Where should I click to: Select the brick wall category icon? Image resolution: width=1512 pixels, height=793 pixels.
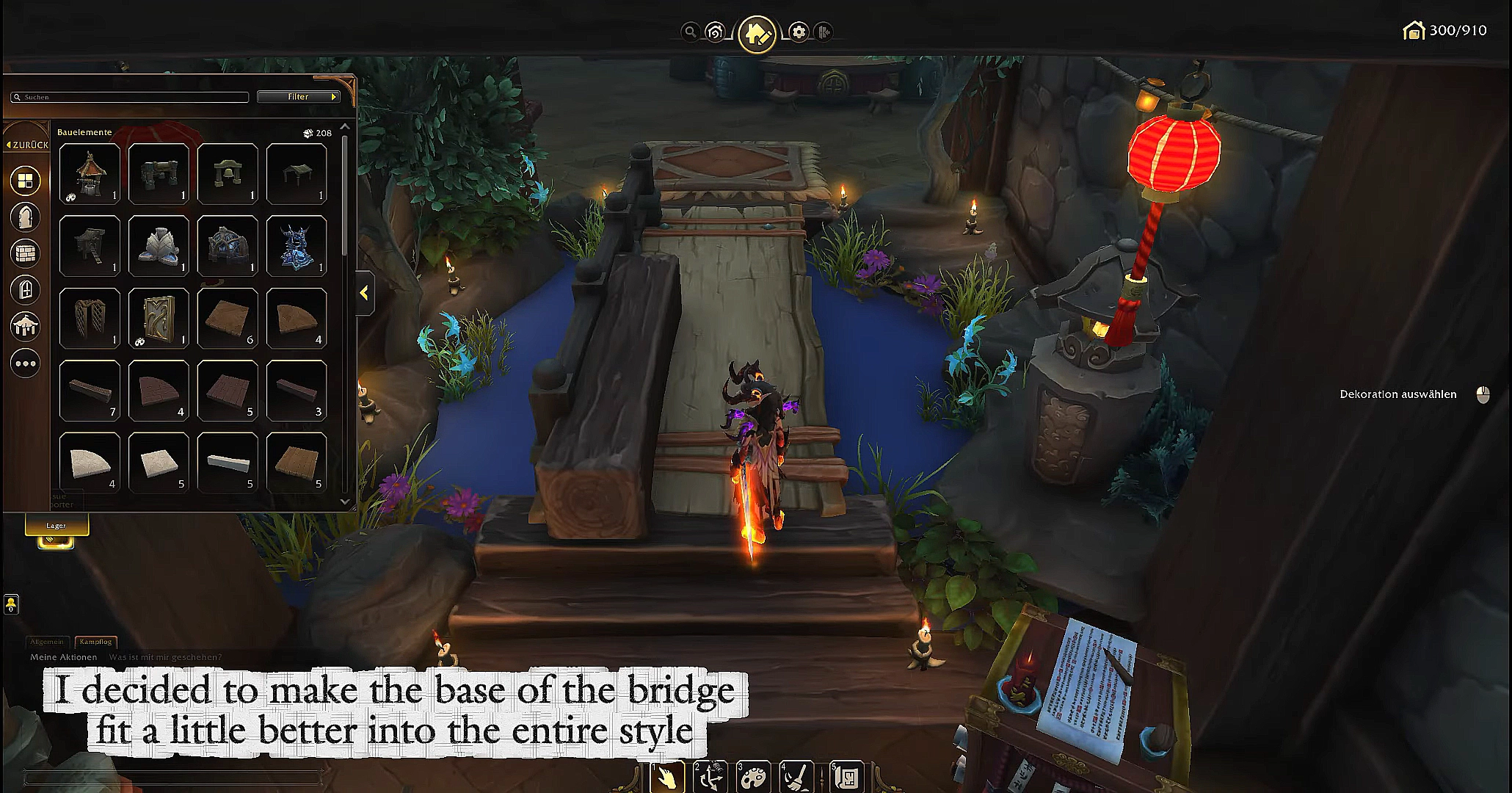tap(25, 253)
